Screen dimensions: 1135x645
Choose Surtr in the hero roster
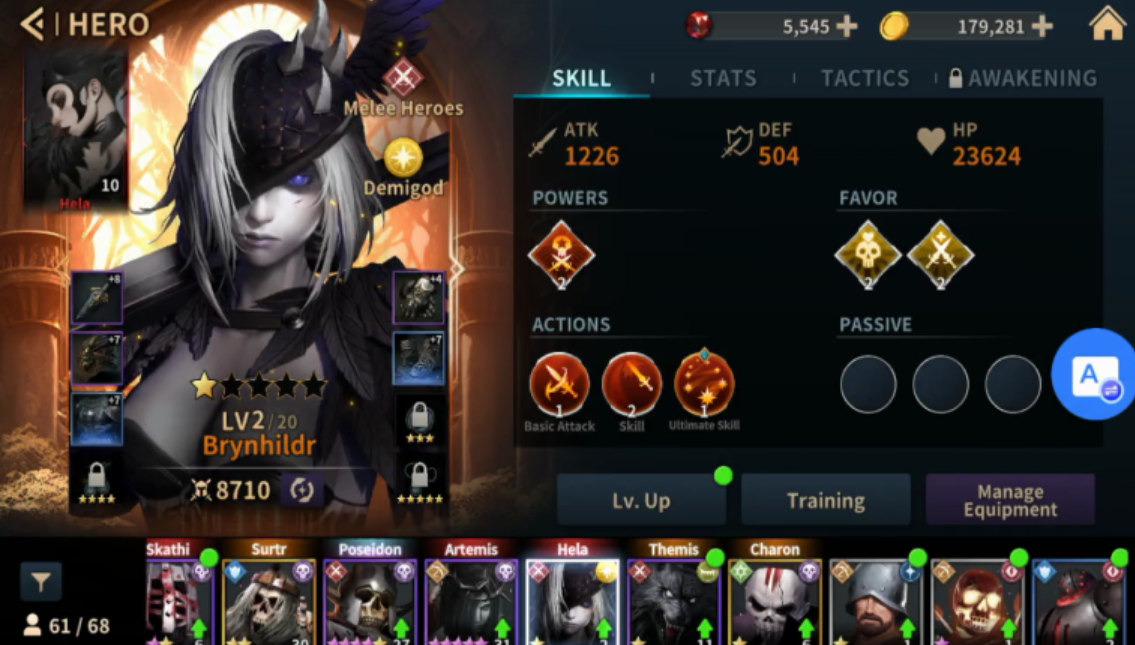pyautogui.click(x=268, y=597)
